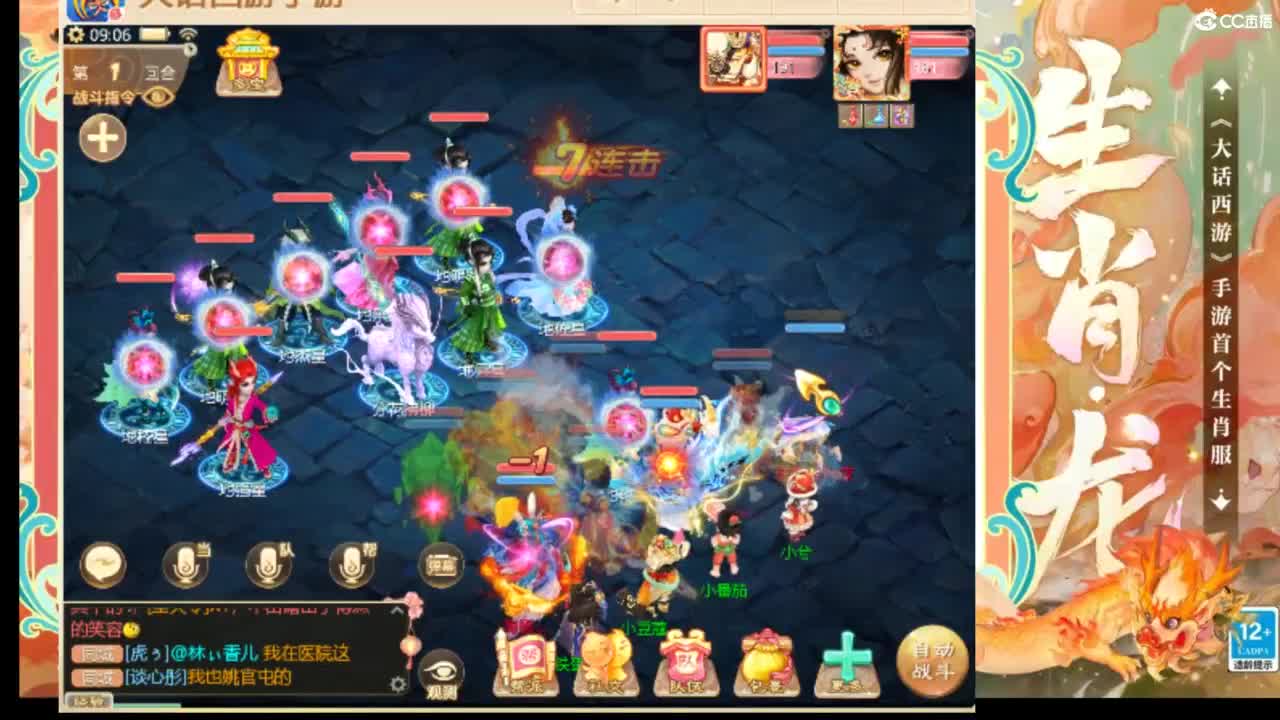Click @林ぃ香儿 mention in chat
The height and width of the screenshot is (720, 1280).
click(x=217, y=653)
